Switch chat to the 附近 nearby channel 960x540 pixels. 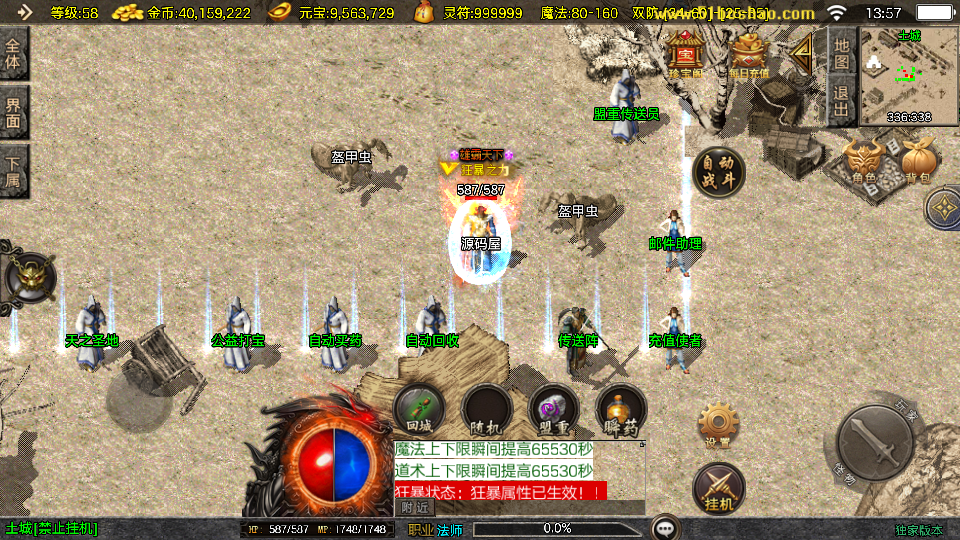coord(417,508)
